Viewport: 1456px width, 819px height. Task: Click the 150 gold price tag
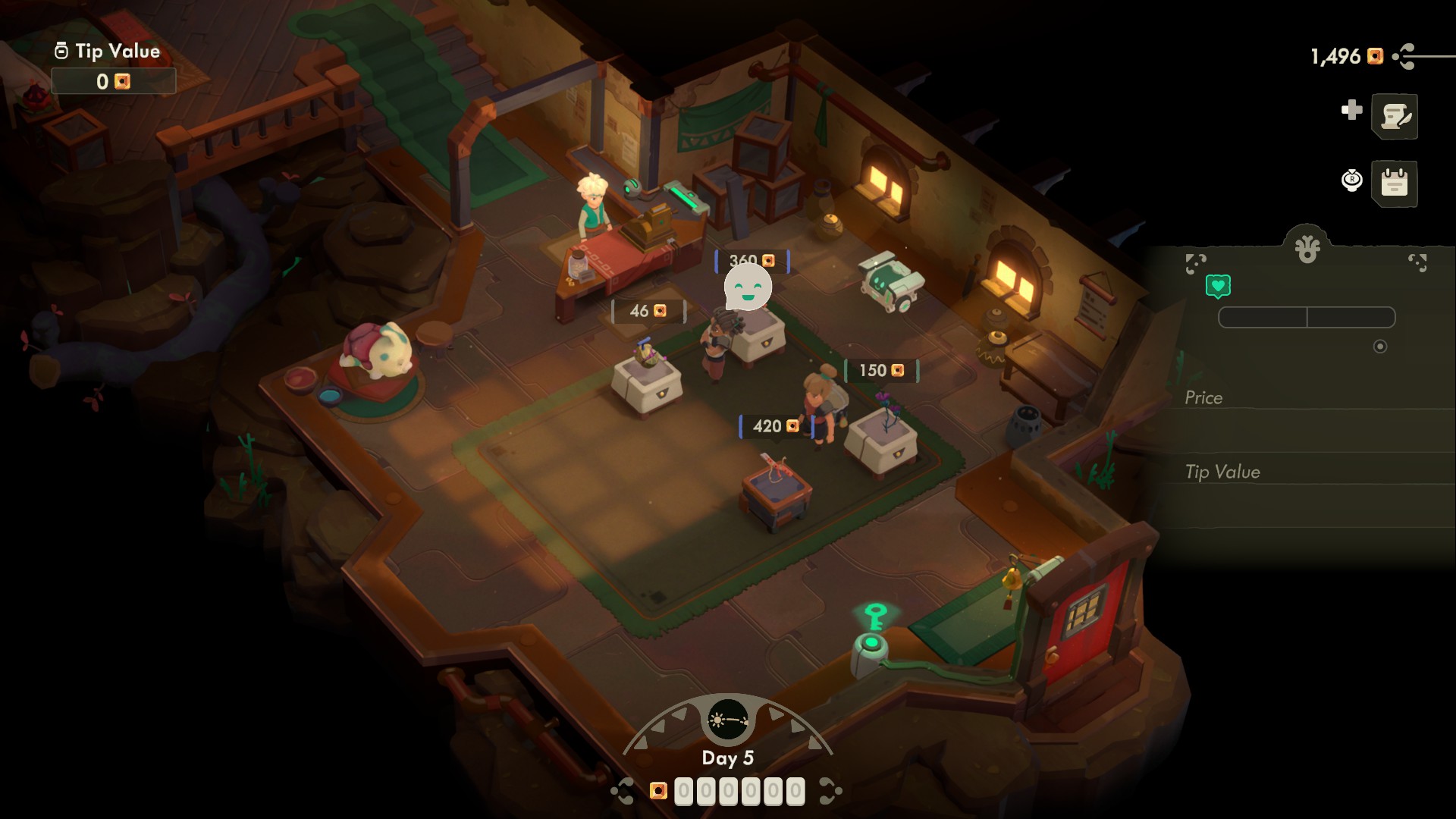click(x=881, y=370)
